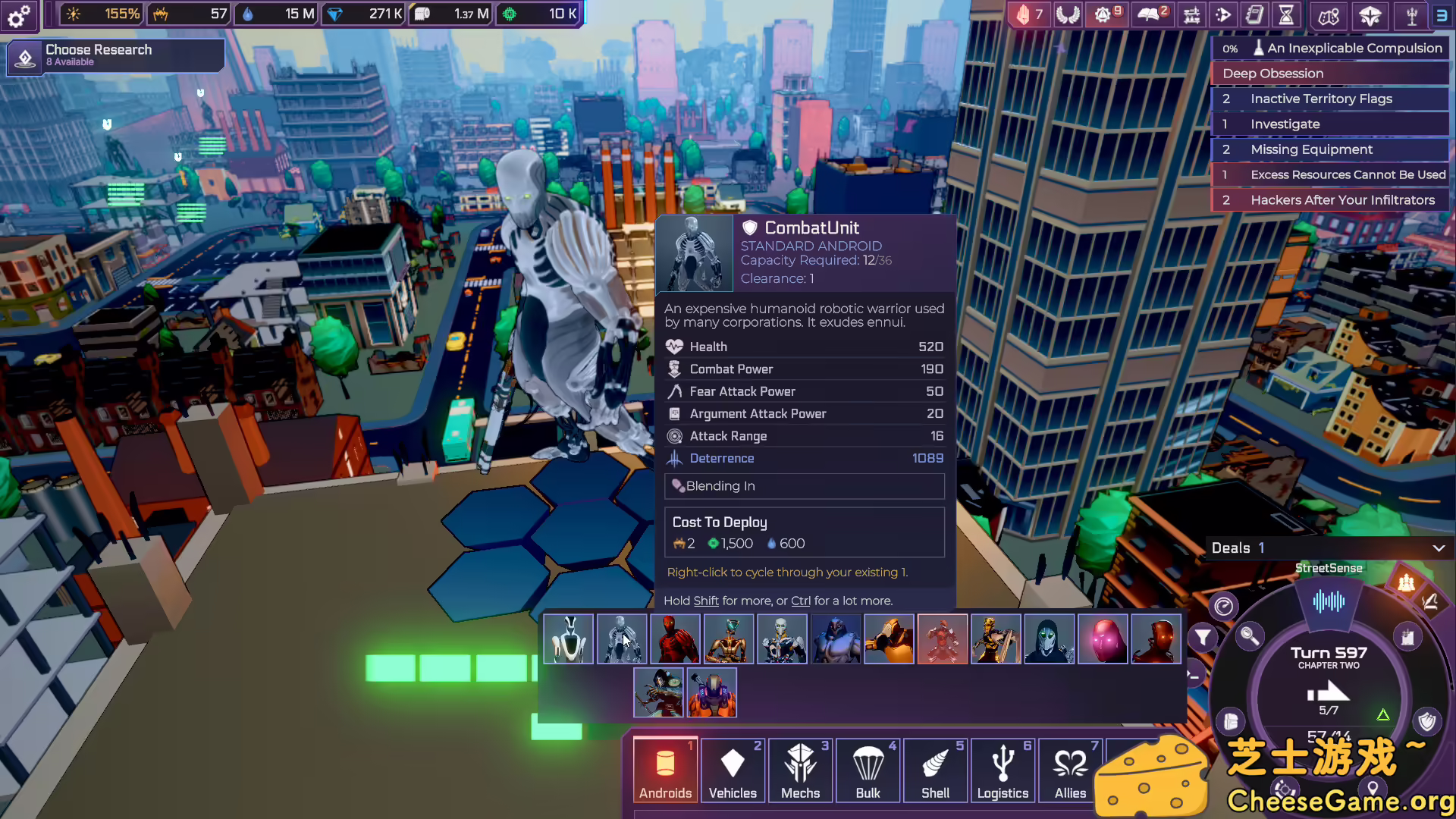Switch to the Vehicles tab
Viewport: 1456px width, 819px height.
click(x=732, y=770)
